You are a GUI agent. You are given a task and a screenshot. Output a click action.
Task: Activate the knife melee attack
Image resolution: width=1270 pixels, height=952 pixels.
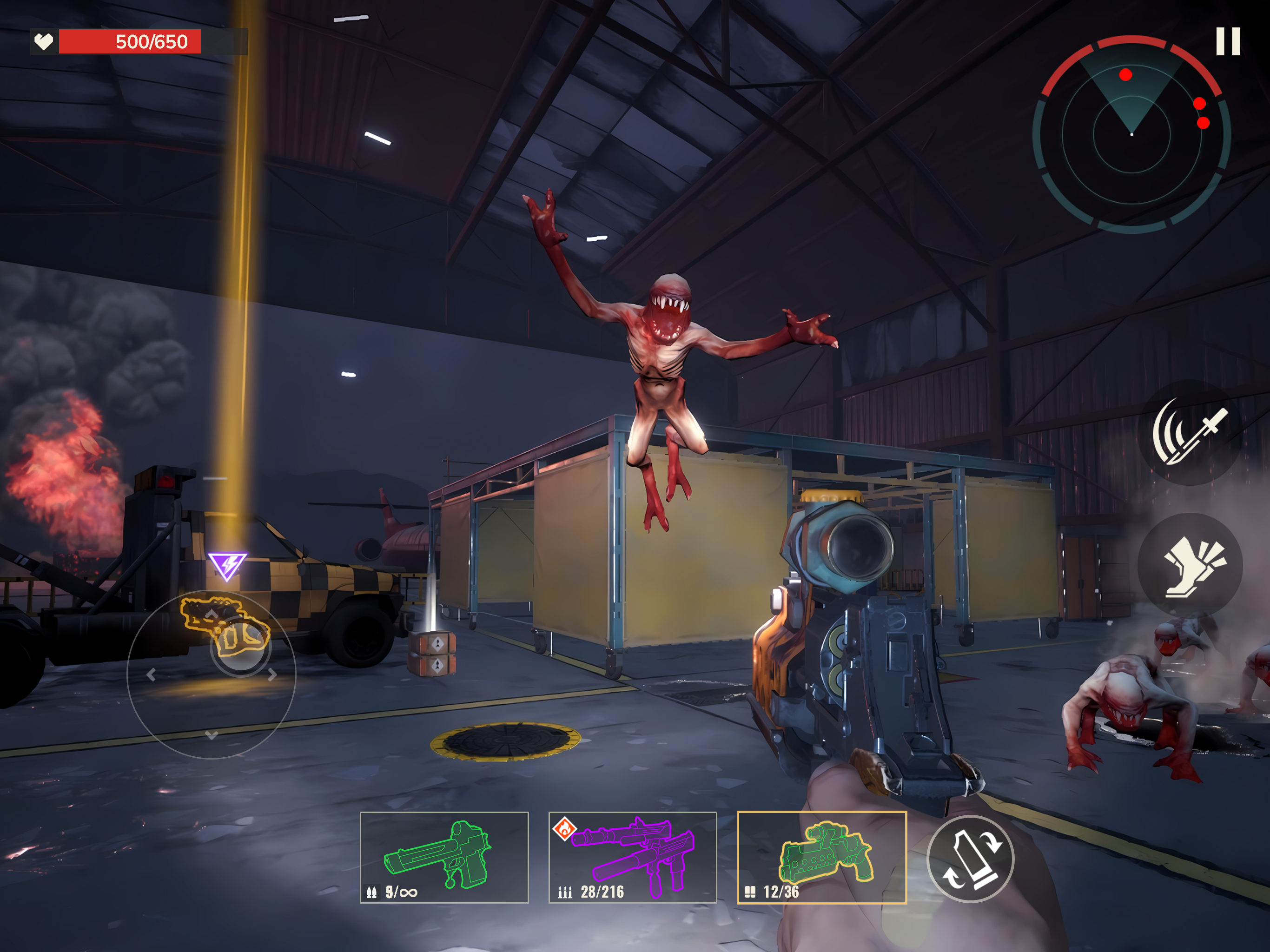click(1189, 432)
